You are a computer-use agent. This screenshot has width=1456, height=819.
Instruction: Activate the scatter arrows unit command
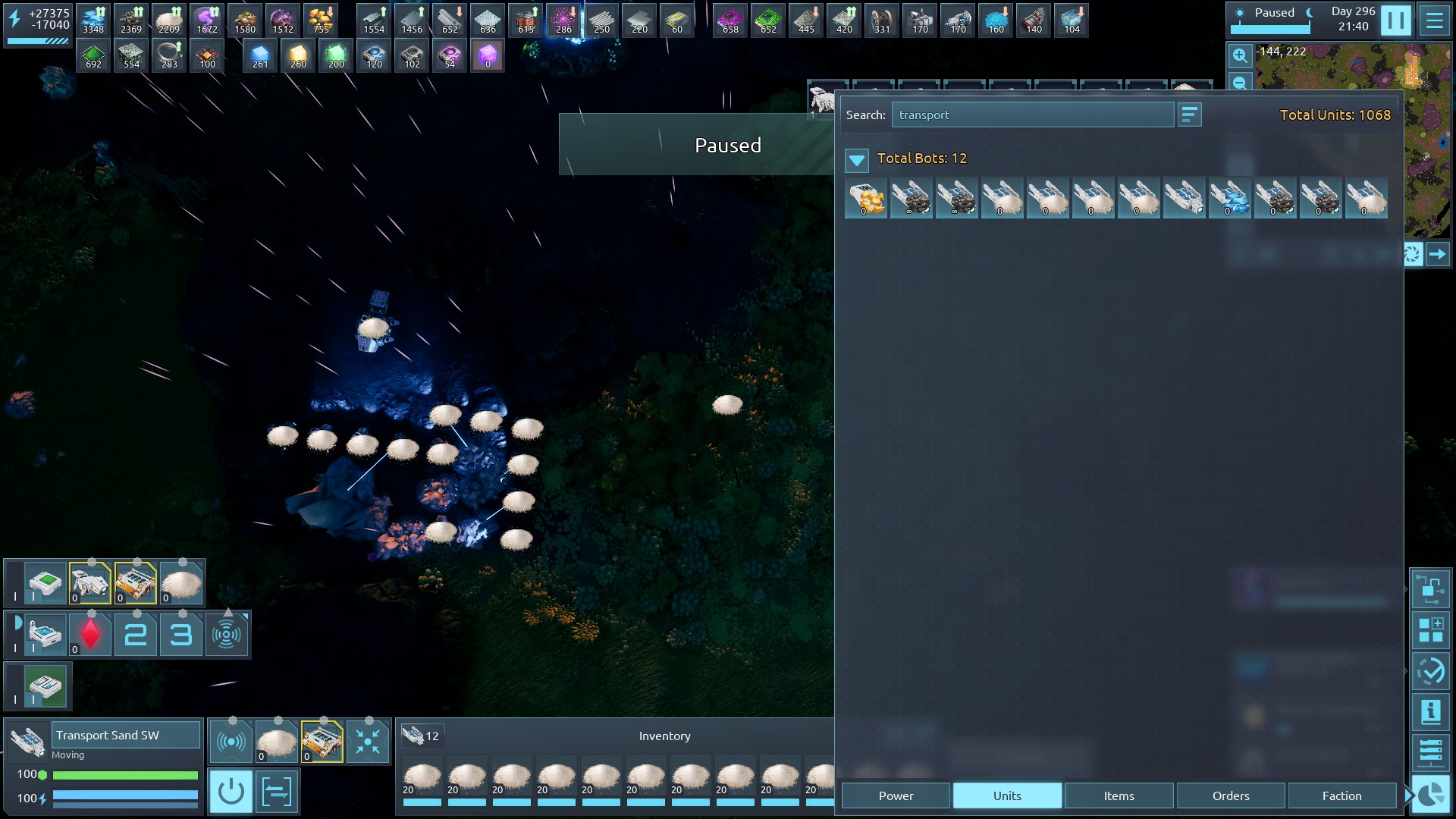pyautogui.click(x=368, y=742)
